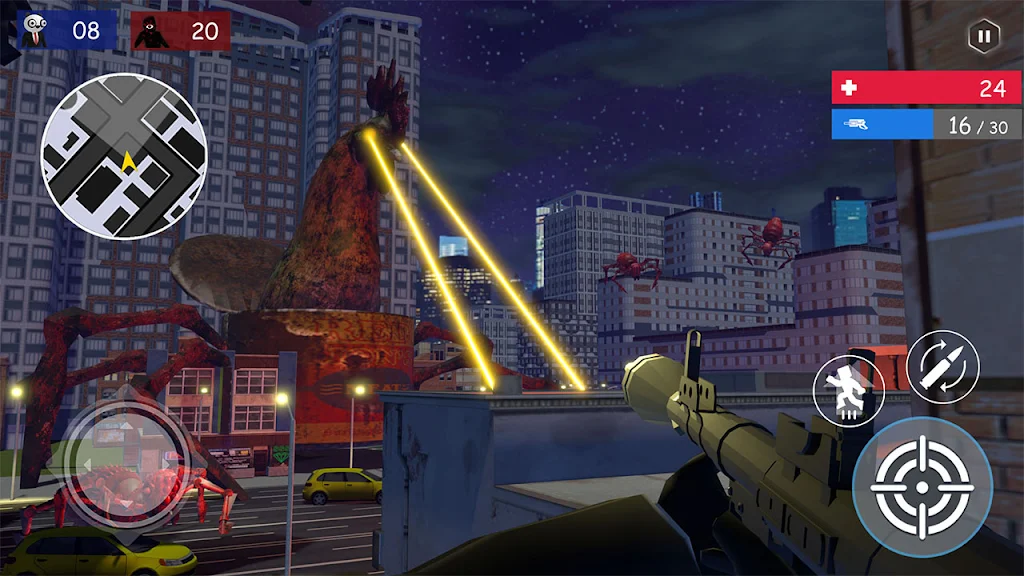Pause the game
This screenshot has height=576, width=1024.
[x=984, y=37]
